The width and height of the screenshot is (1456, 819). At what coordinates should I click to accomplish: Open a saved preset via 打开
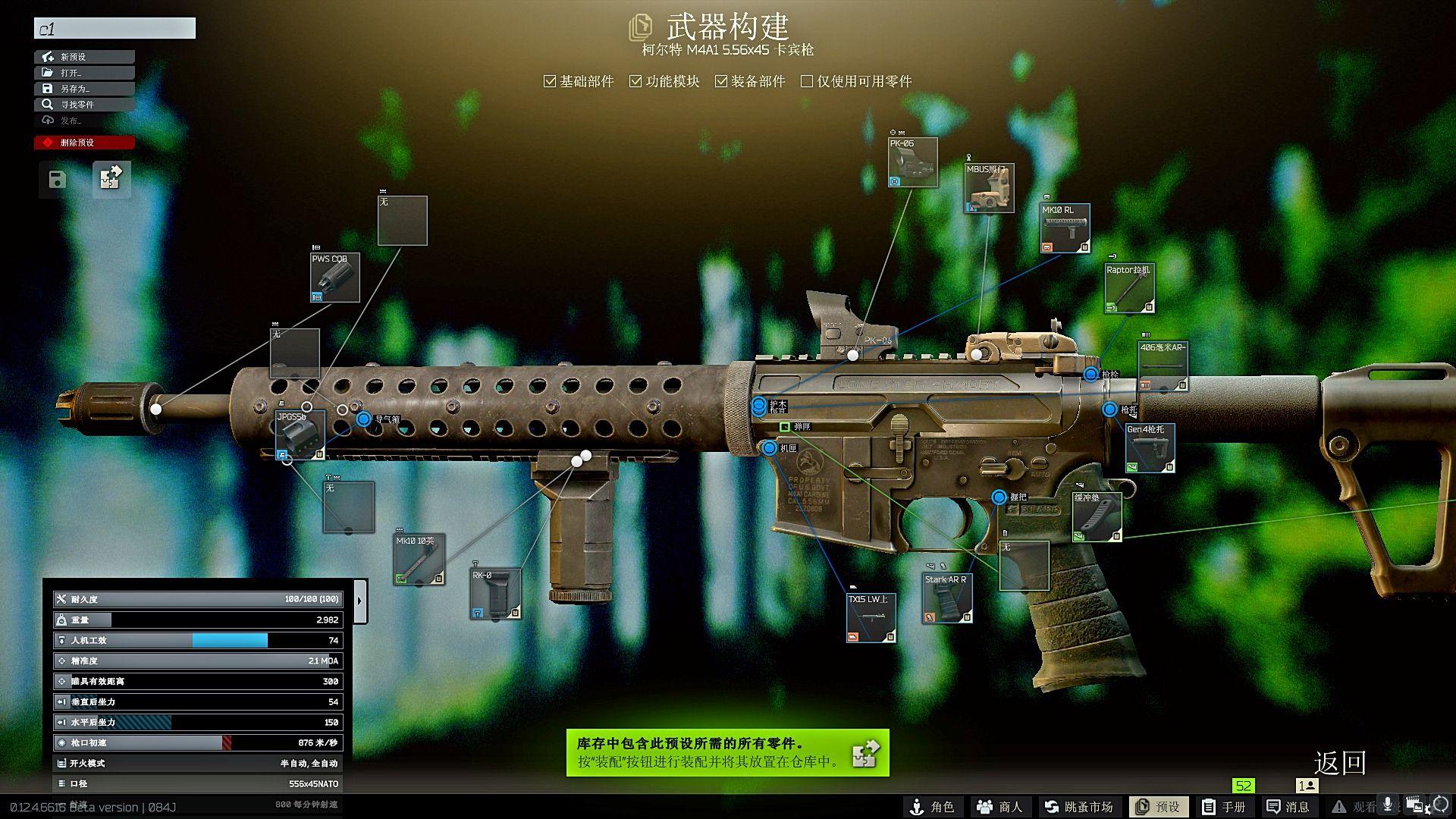click(x=84, y=73)
